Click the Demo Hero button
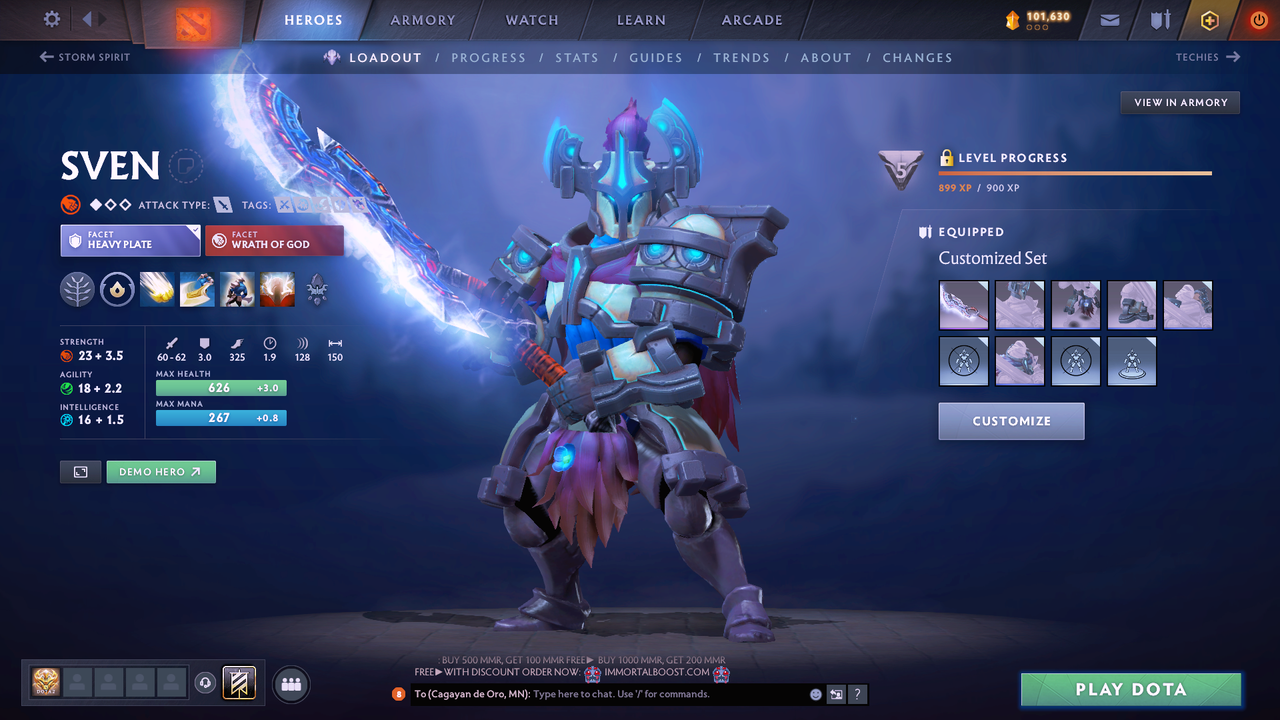 pos(161,471)
